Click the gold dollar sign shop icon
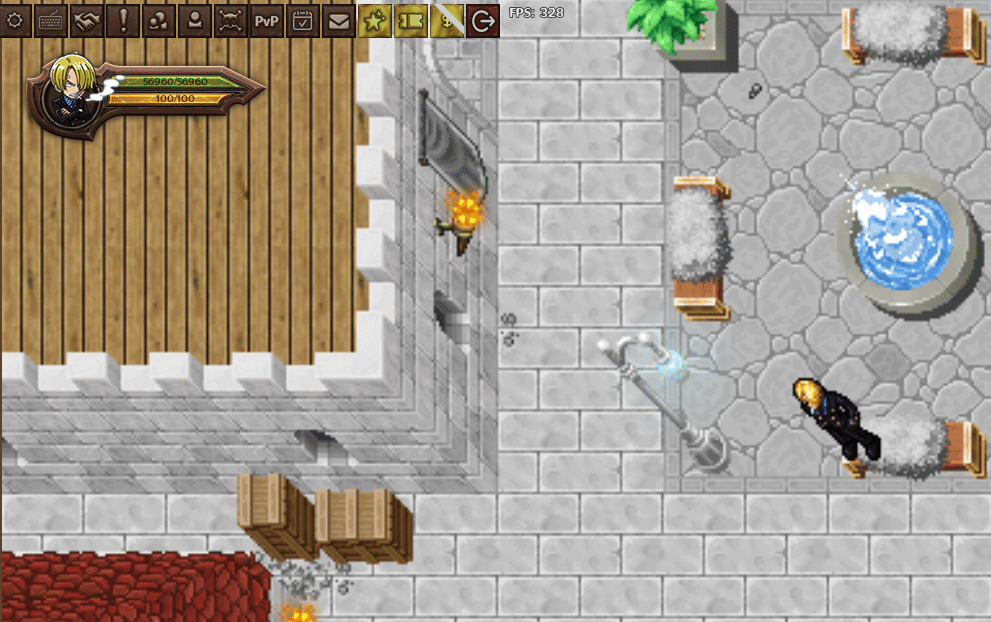This screenshot has height=622, width=991. [447, 20]
